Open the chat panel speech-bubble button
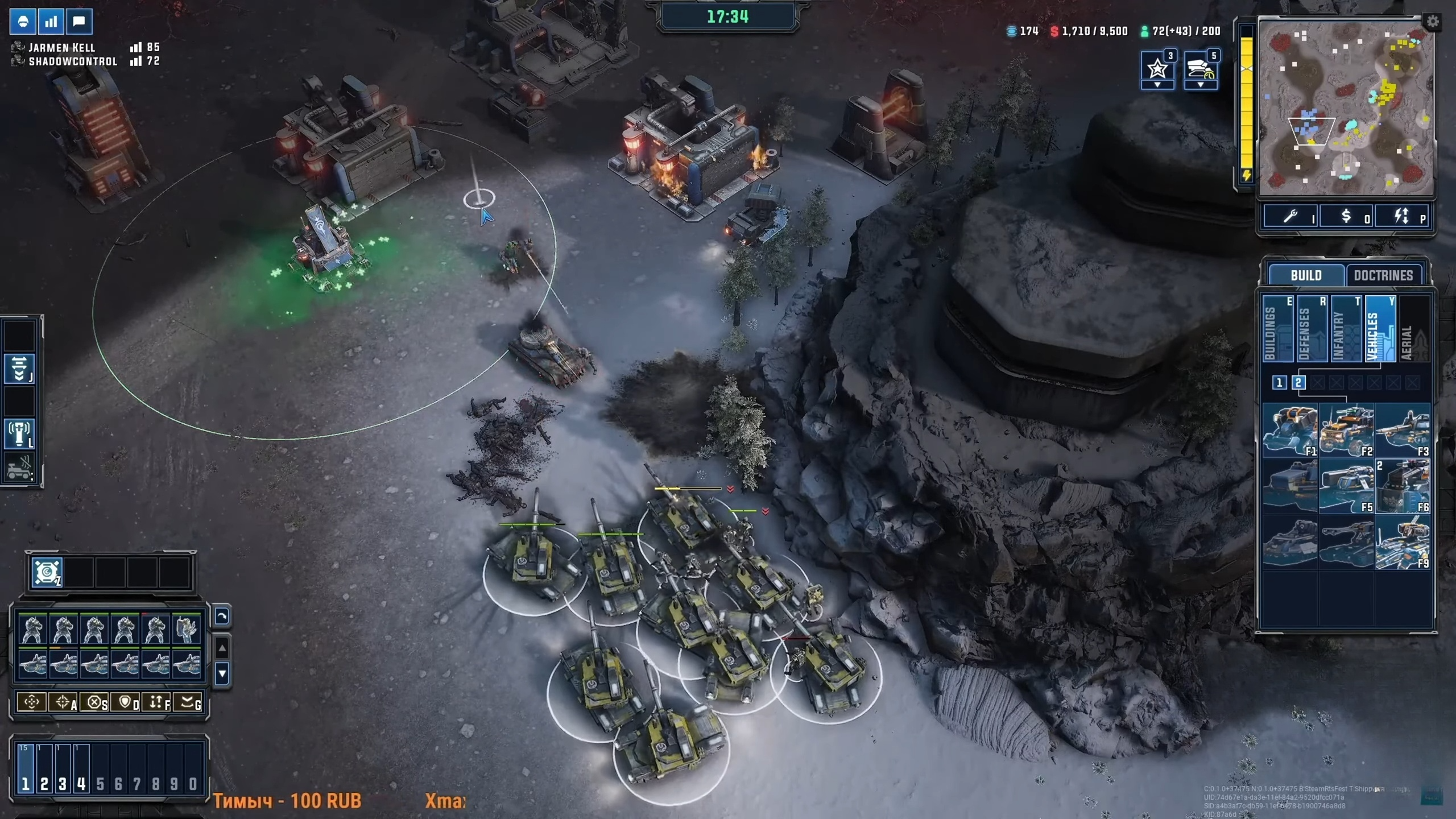Viewport: 1456px width, 819px height. point(79,22)
